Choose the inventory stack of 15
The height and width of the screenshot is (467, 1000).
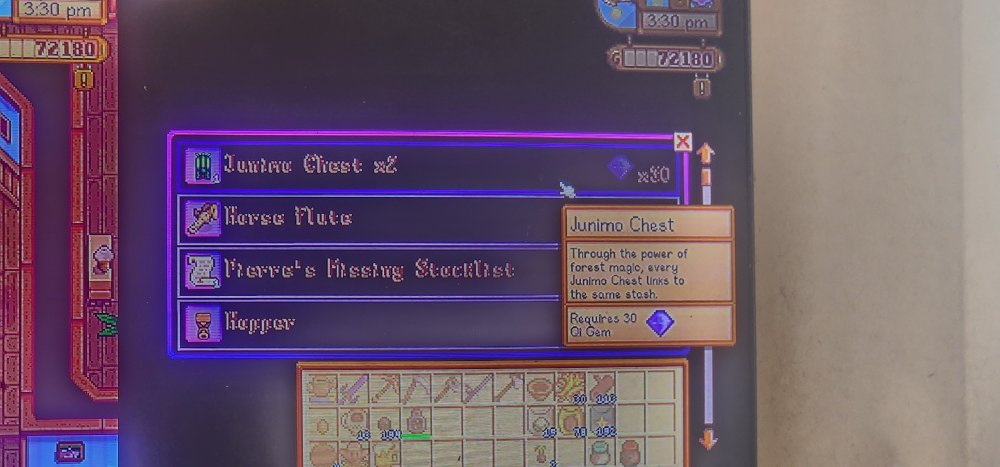pyautogui.click(x=541, y=421)
